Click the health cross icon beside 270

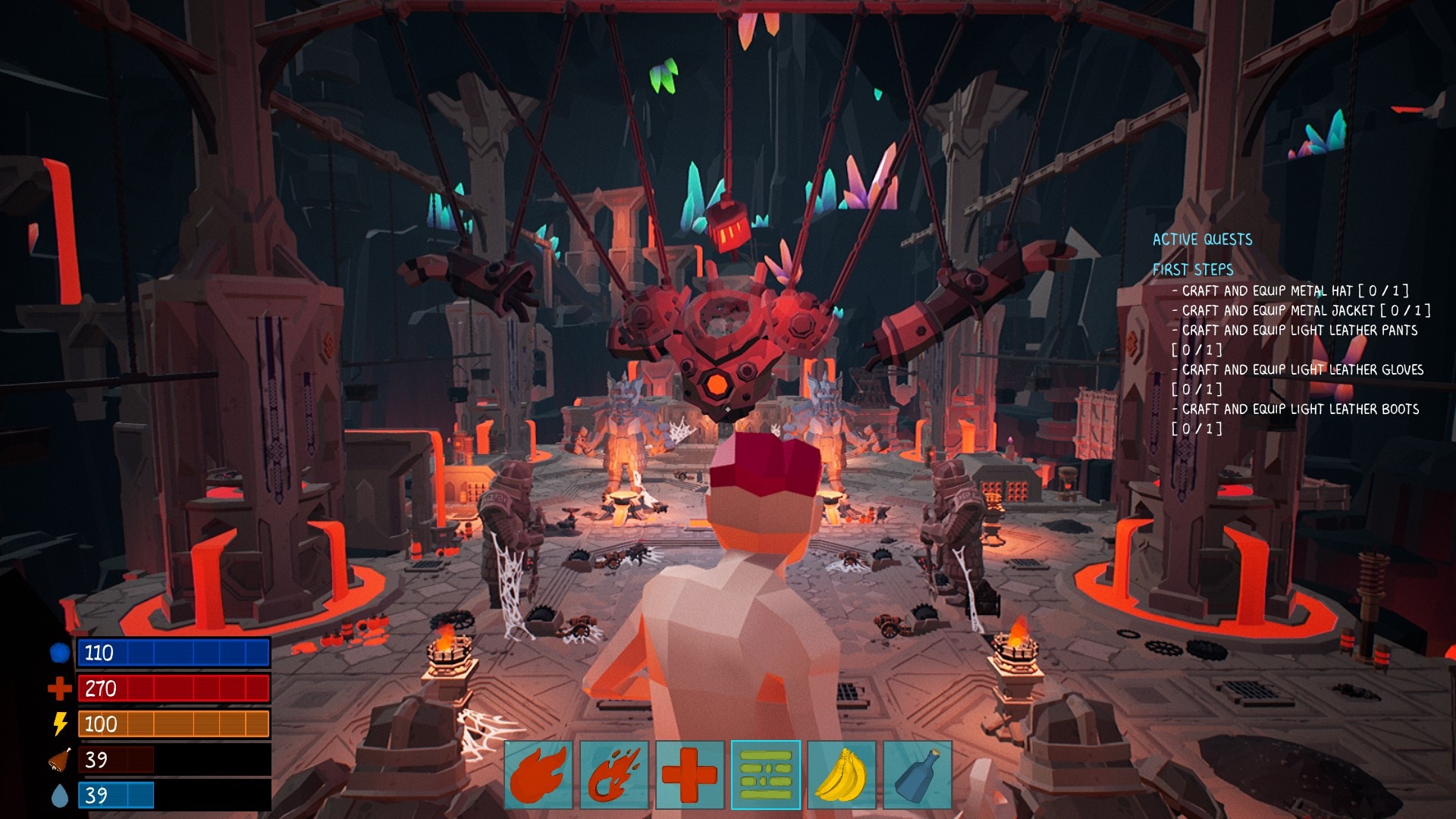[x=59, y=689]
